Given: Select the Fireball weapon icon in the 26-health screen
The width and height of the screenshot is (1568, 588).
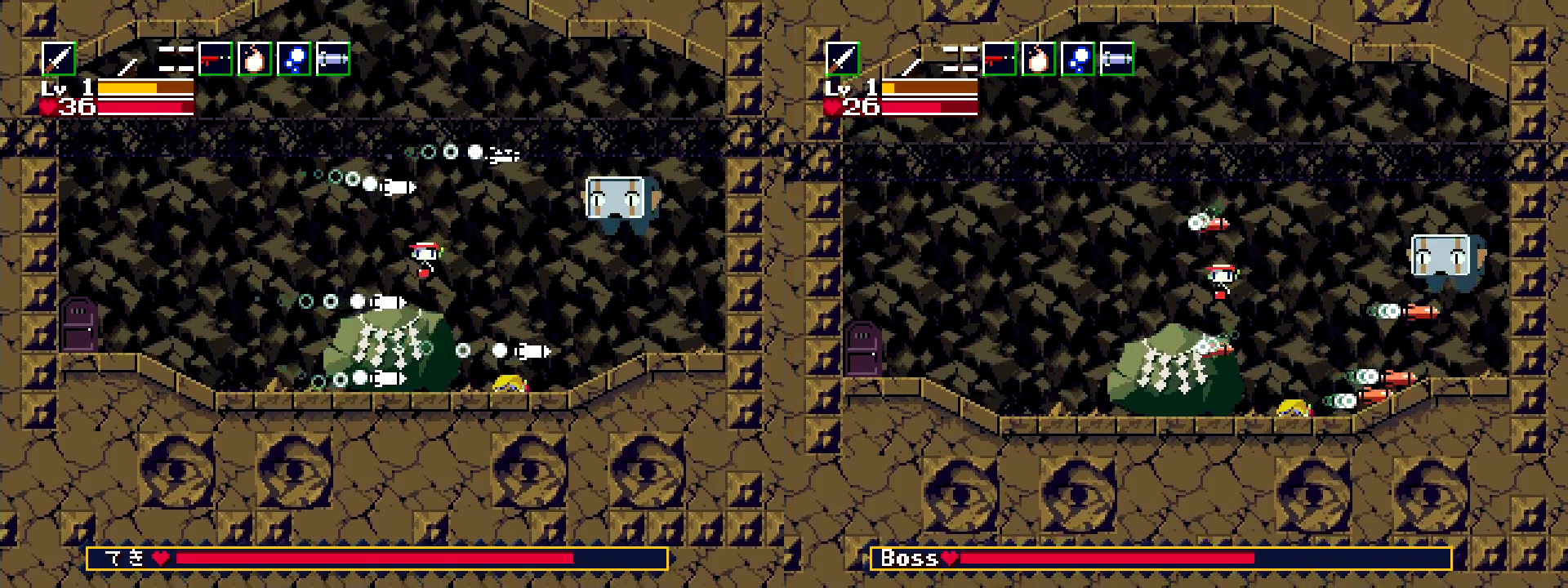Looking at the screenshot, I should tap(1039, 59).
